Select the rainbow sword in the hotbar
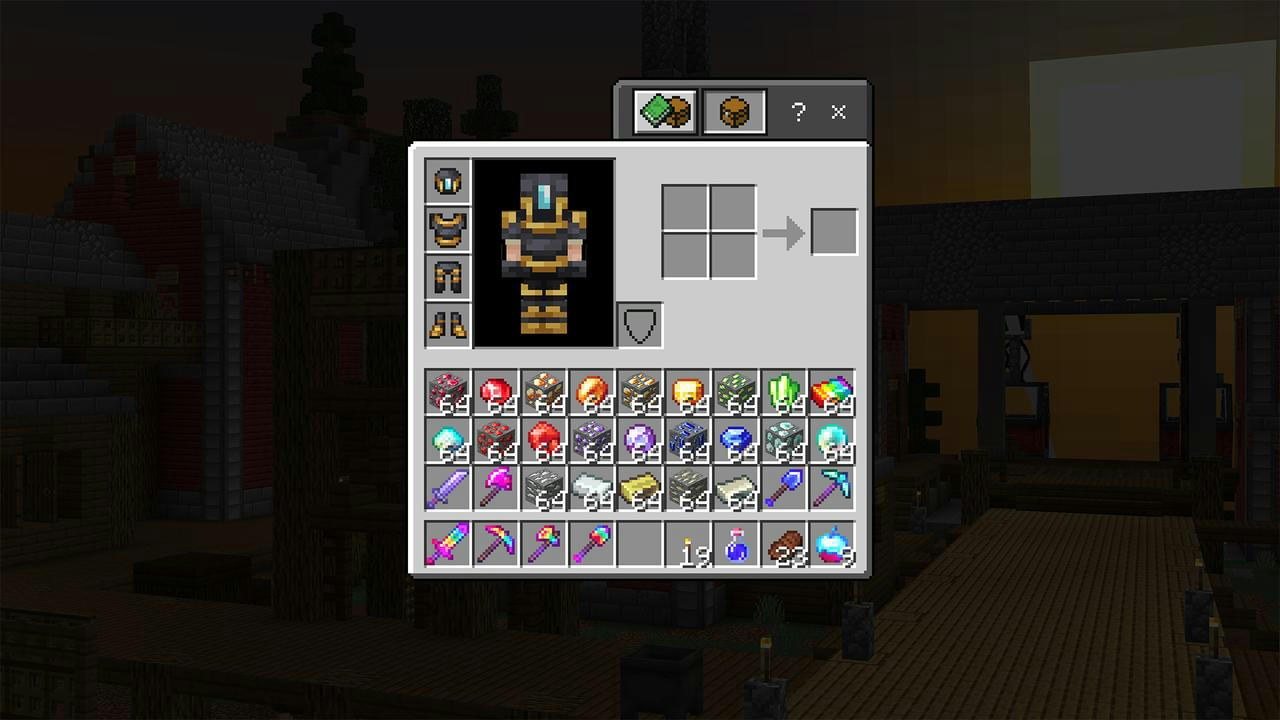This screenshot has height=720, width=1280. coord(446,545)
